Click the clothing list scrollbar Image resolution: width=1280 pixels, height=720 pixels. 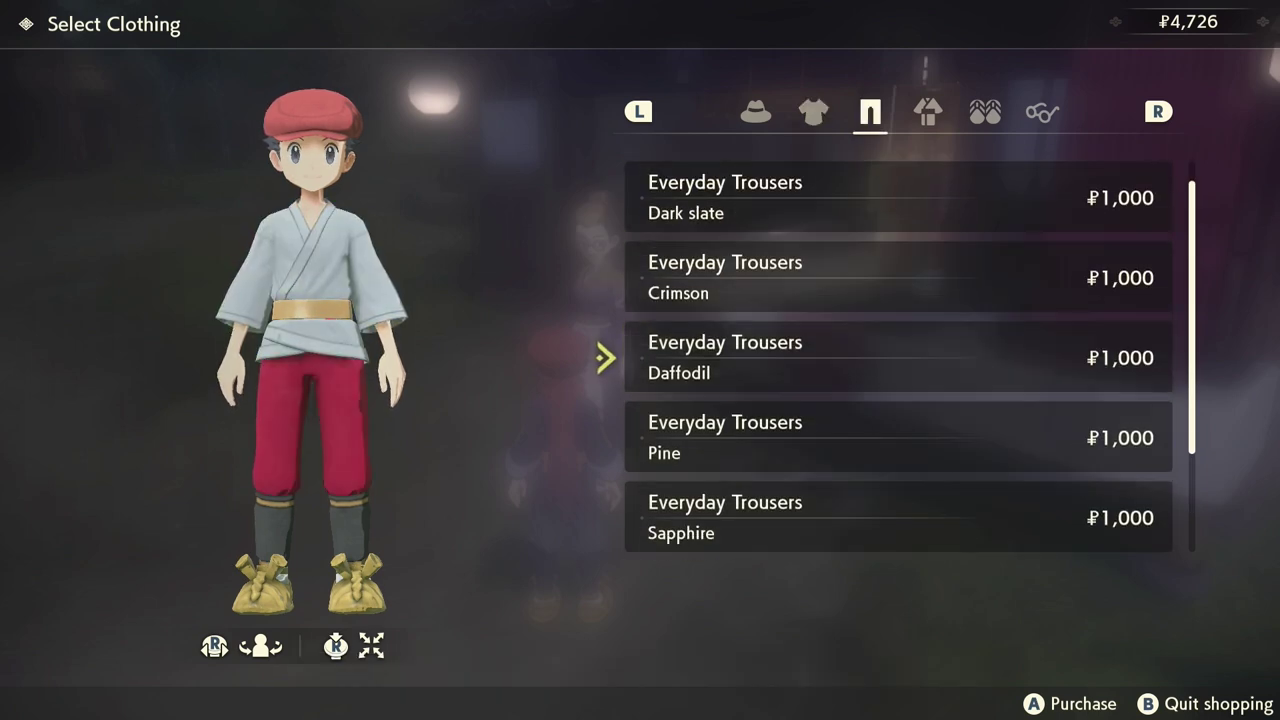(1192, 317)
